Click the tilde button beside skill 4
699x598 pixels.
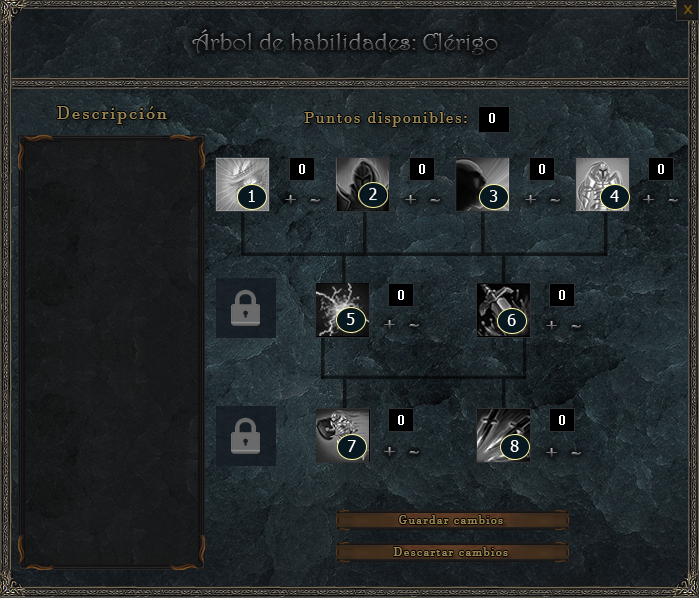coord(673,199)
